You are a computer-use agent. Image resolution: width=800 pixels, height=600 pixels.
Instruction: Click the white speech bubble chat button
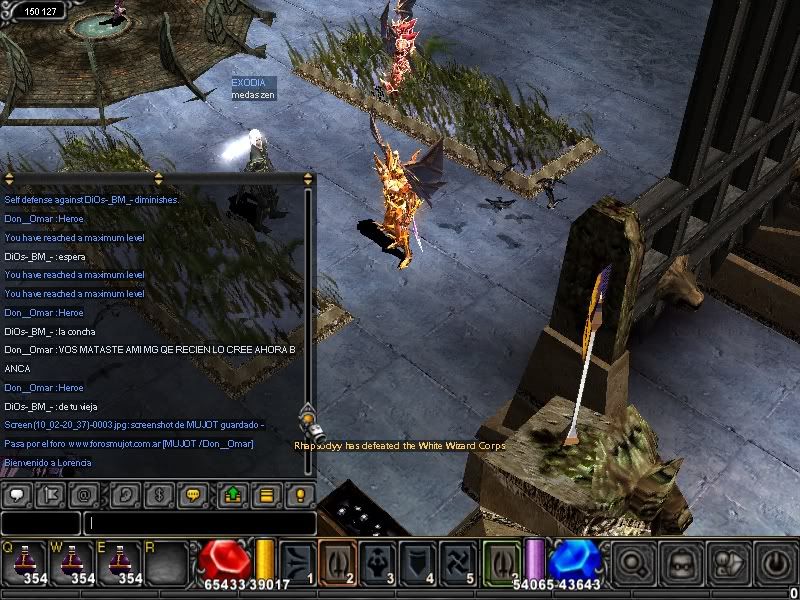click(17, 494)
